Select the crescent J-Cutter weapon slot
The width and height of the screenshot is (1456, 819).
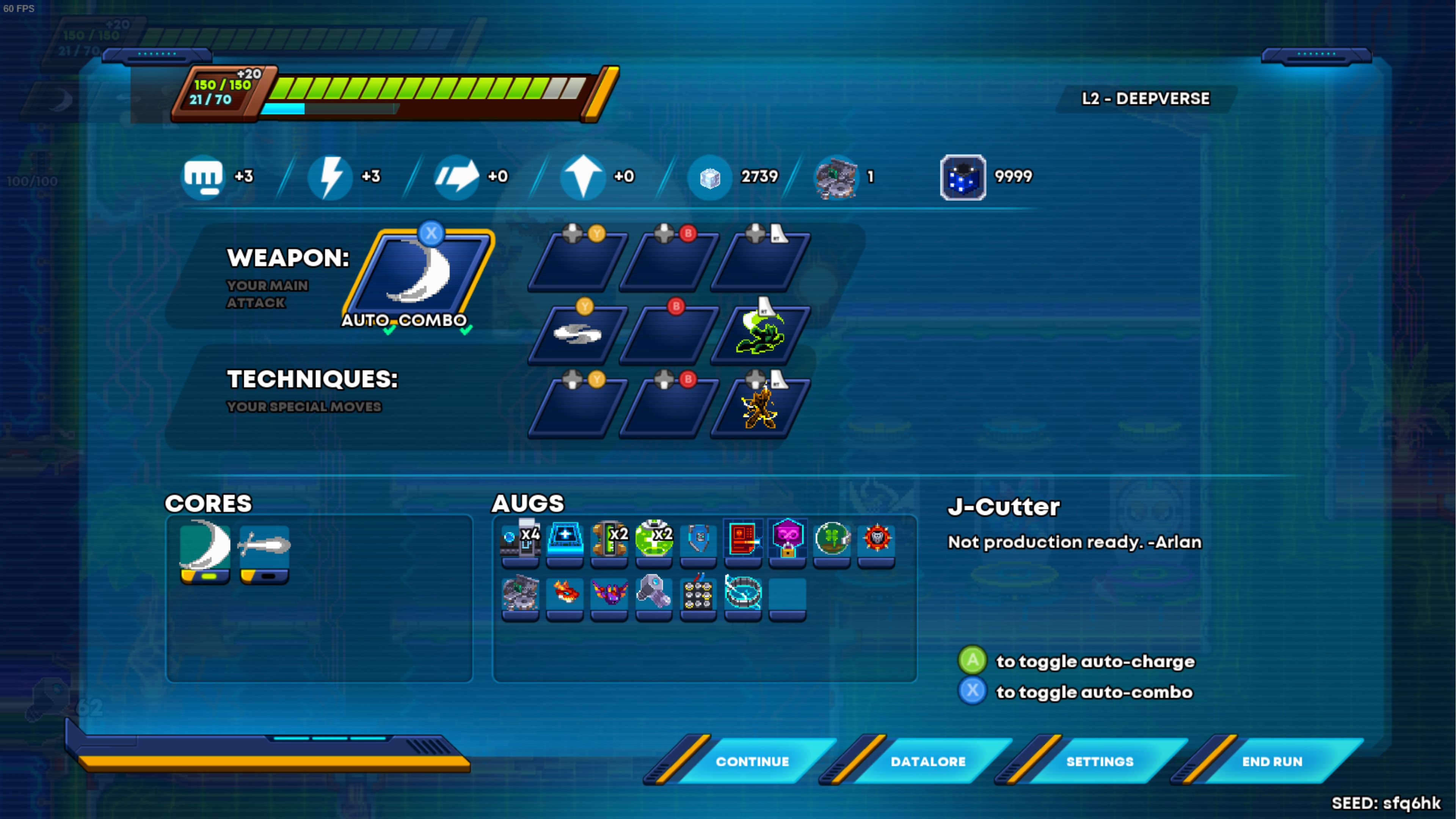419,275
